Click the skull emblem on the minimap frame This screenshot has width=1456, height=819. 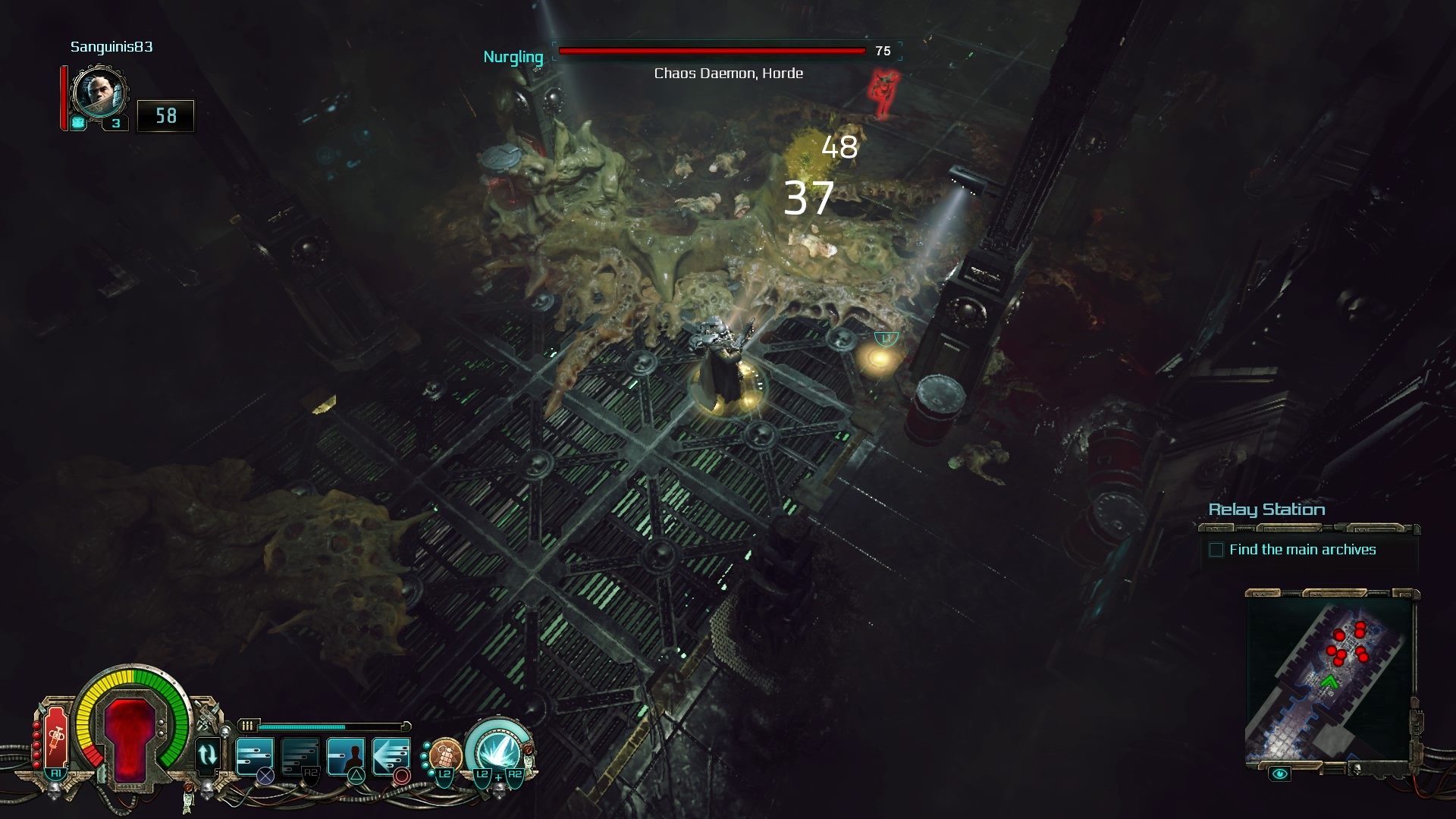1357,770
